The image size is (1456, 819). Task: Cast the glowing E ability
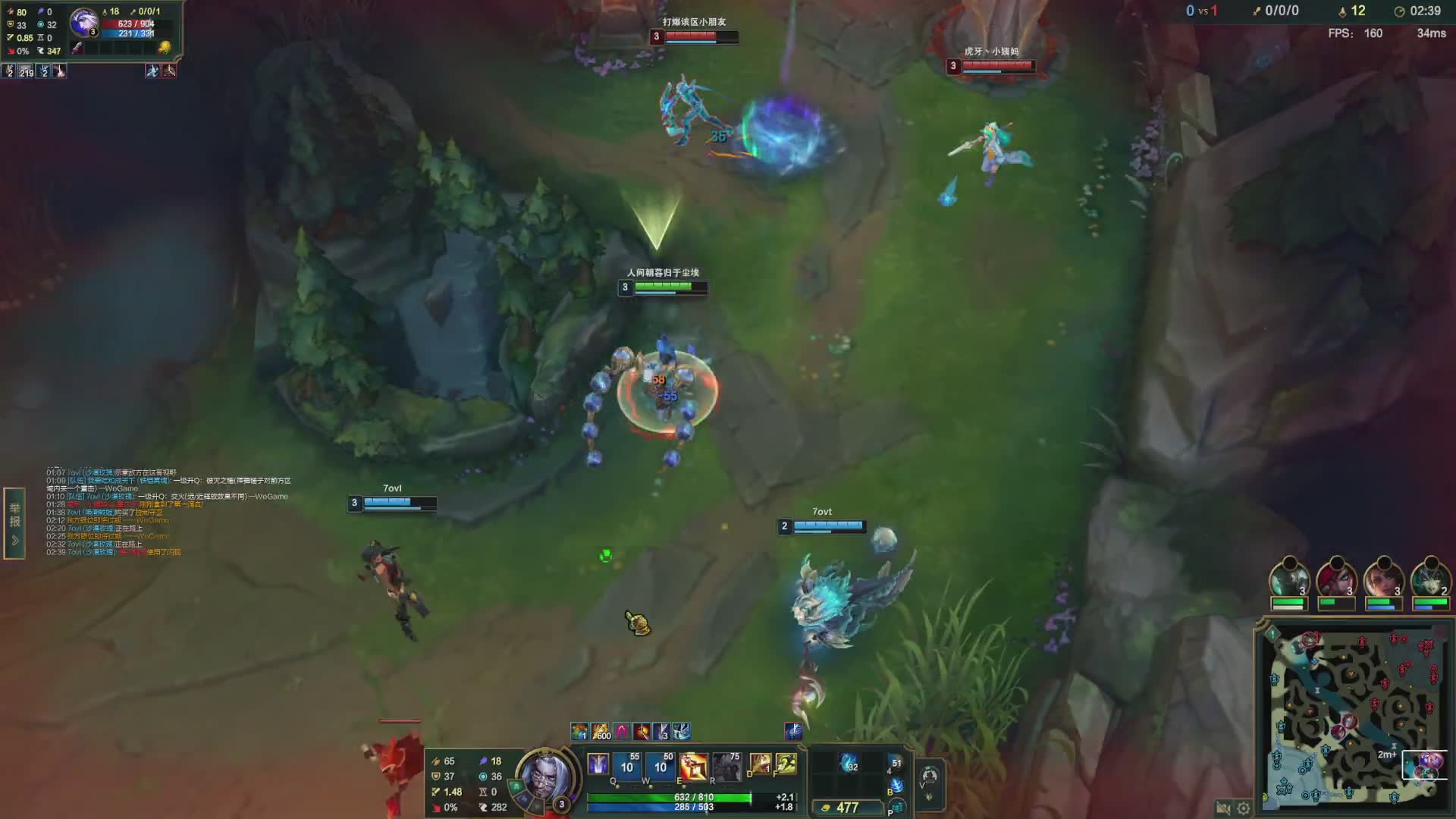[x=693, y=767]
